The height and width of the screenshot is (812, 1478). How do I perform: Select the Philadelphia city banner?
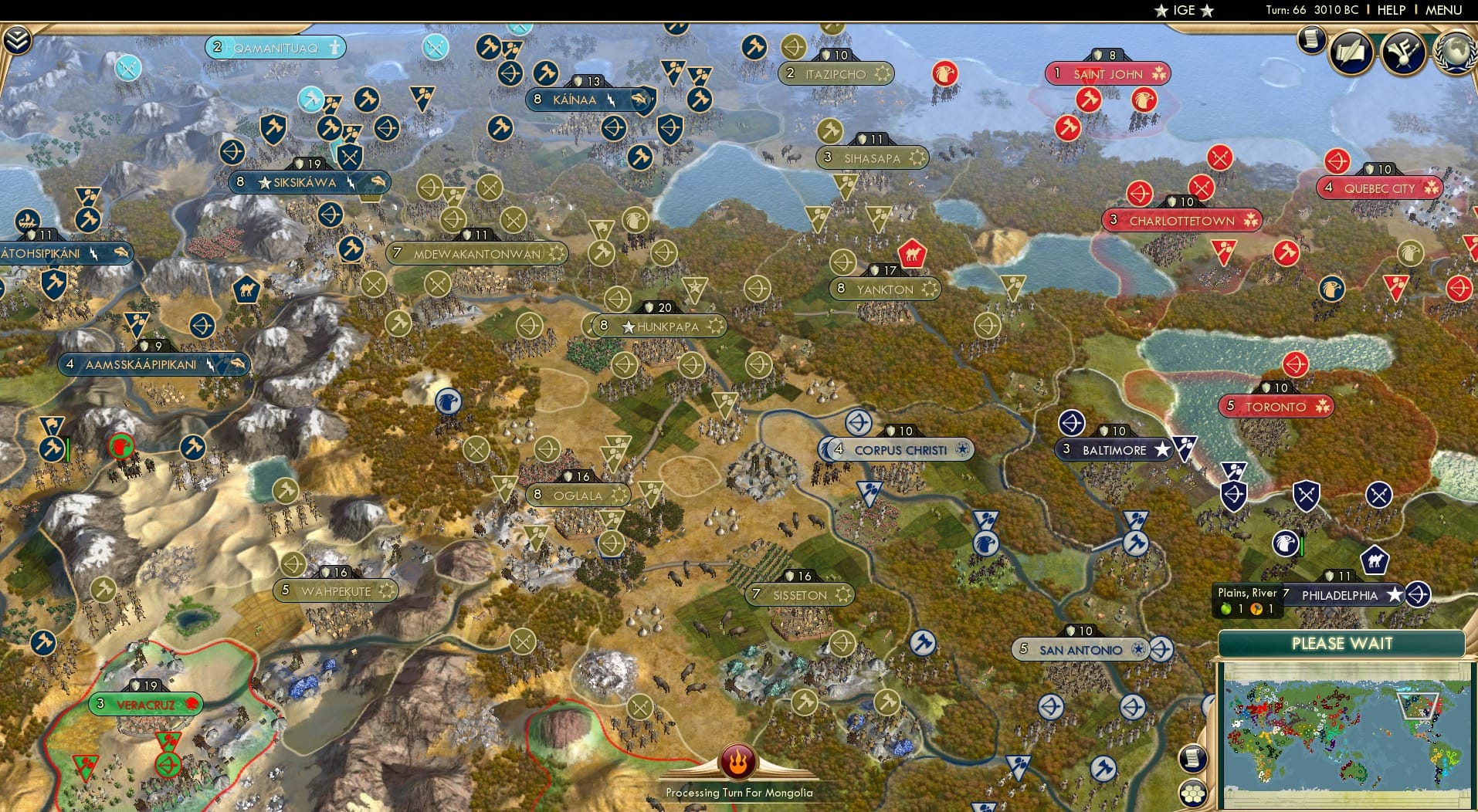[x=1340, y=595]
